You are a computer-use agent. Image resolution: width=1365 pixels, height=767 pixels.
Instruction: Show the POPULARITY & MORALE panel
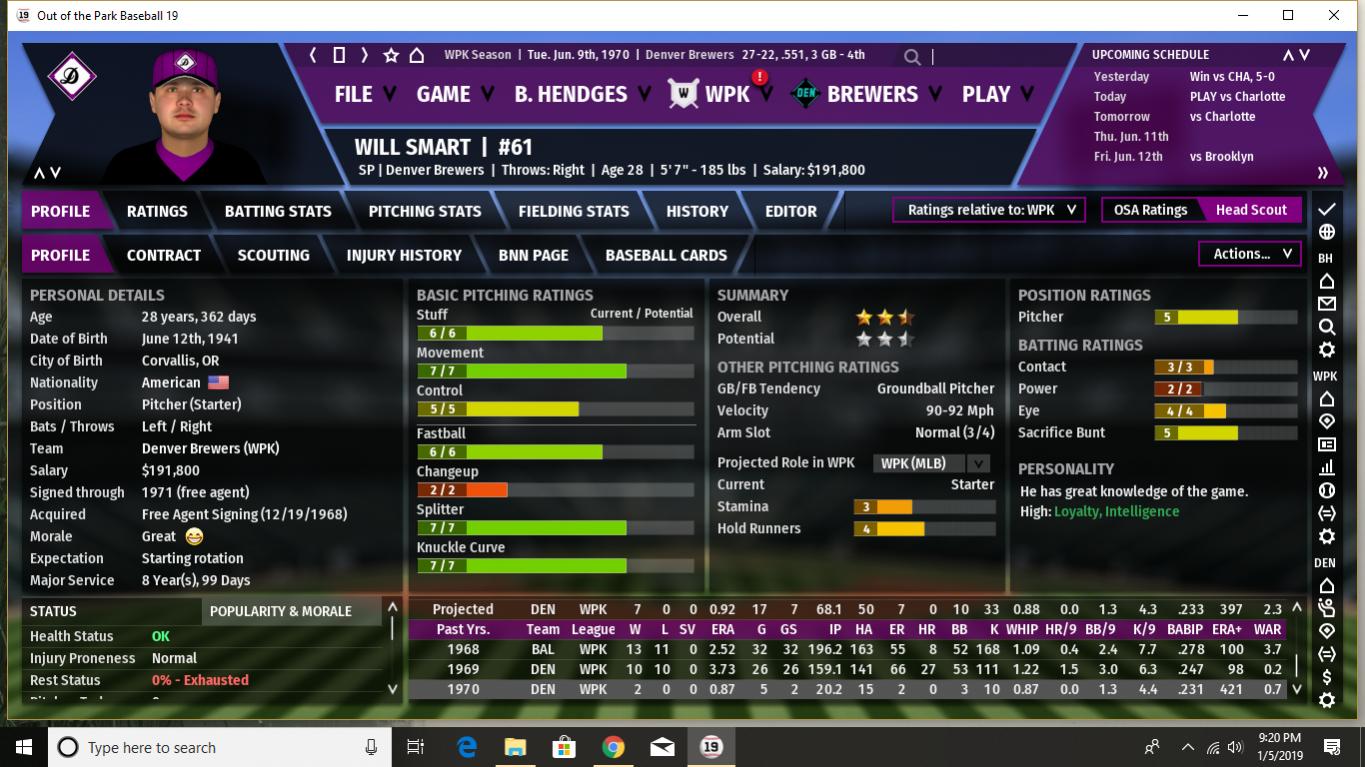click(x=280, y=611)
